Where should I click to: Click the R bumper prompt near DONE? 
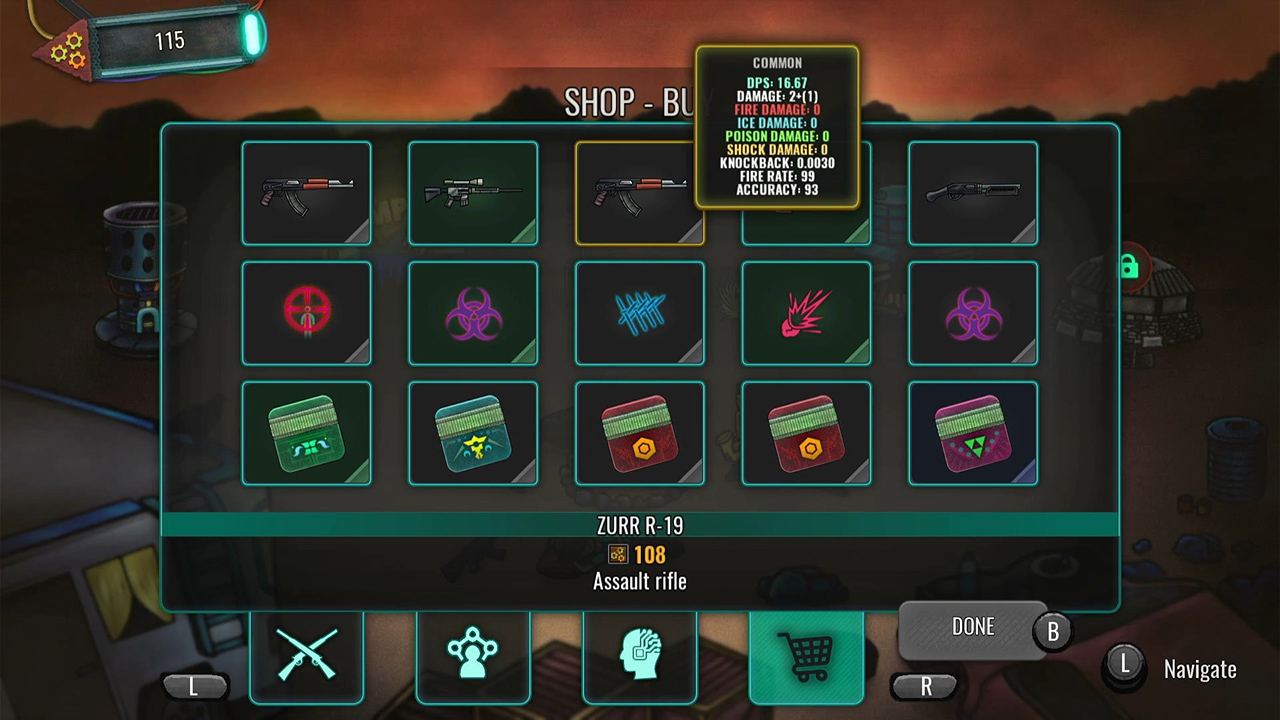[925, 687]
